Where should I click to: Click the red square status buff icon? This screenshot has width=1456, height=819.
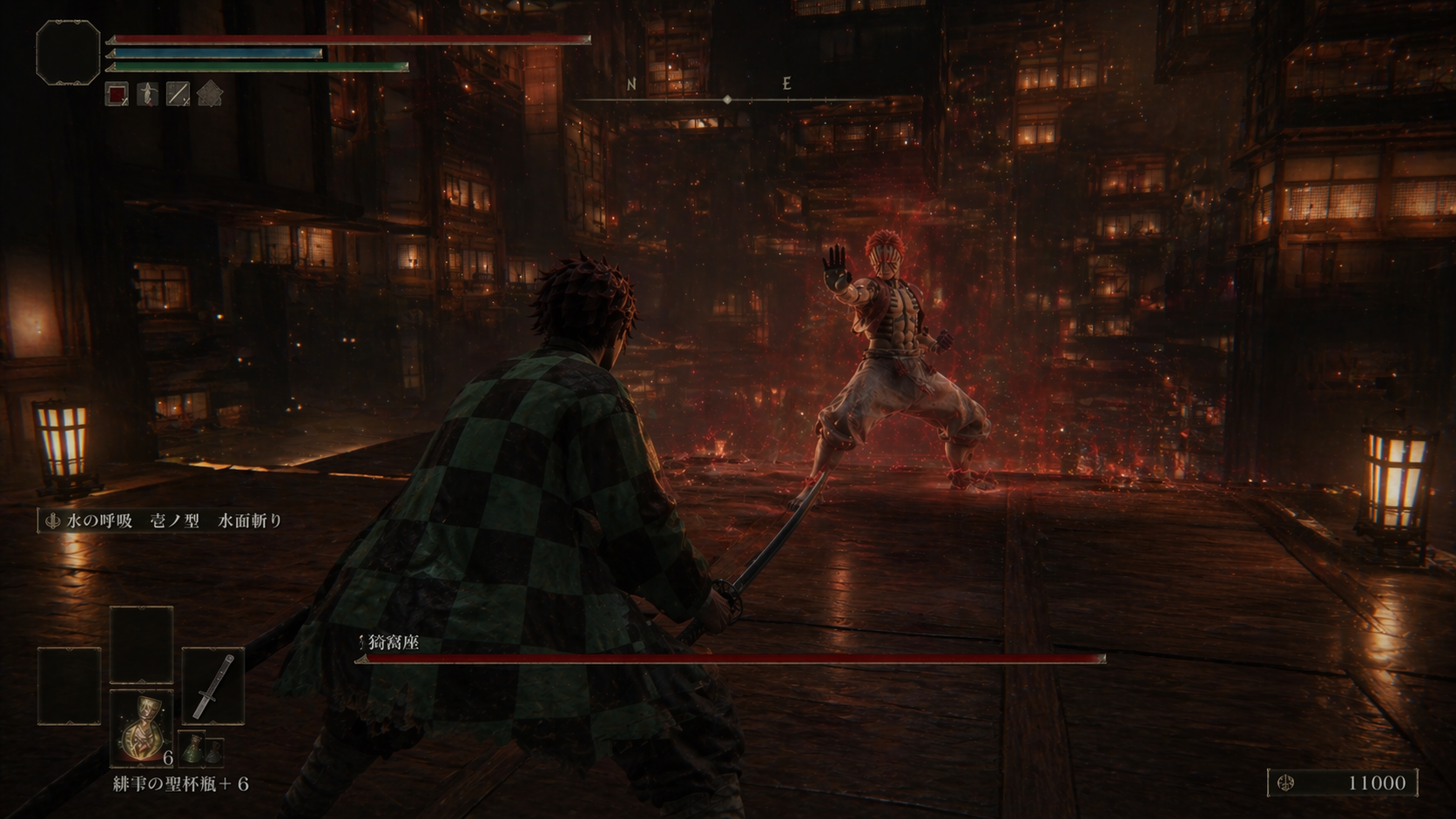tap(117, 93)
